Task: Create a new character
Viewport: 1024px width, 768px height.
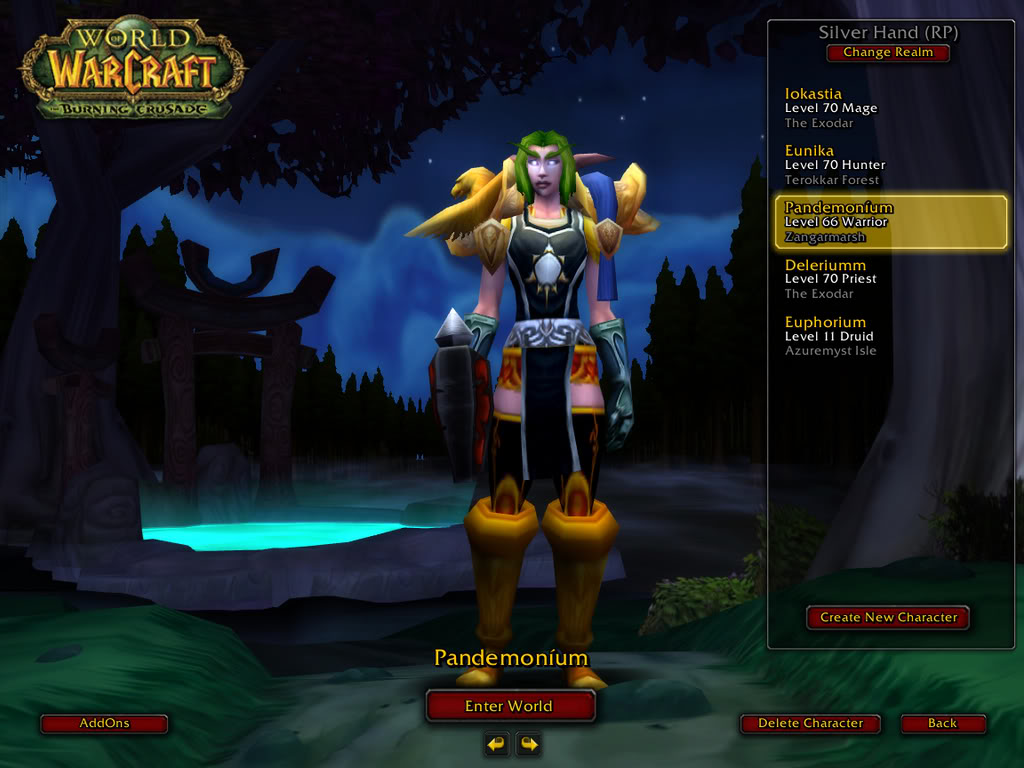Action: click(888, 618)
